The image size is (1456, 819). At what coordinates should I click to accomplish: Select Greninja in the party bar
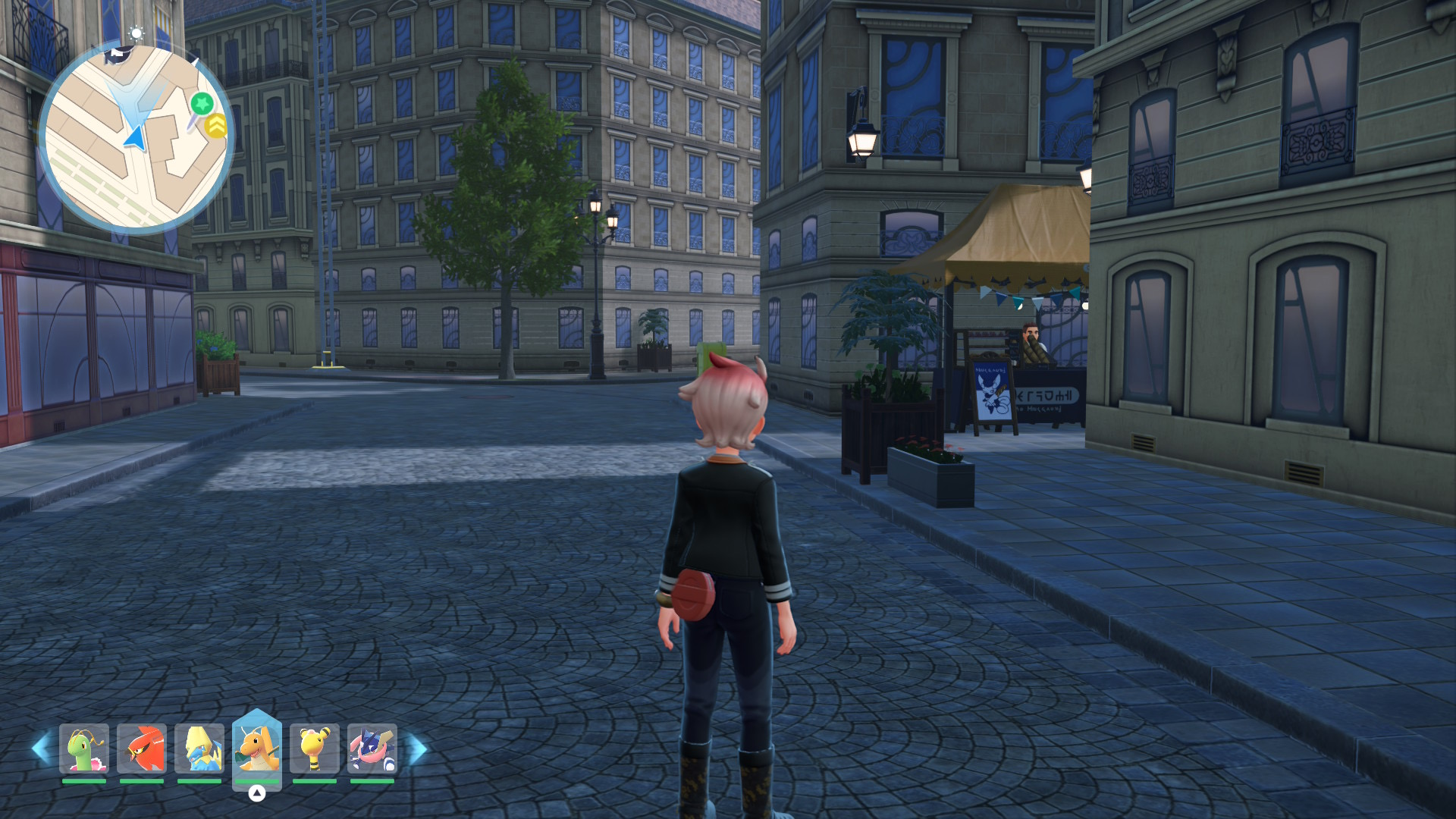tap(372, 748)
